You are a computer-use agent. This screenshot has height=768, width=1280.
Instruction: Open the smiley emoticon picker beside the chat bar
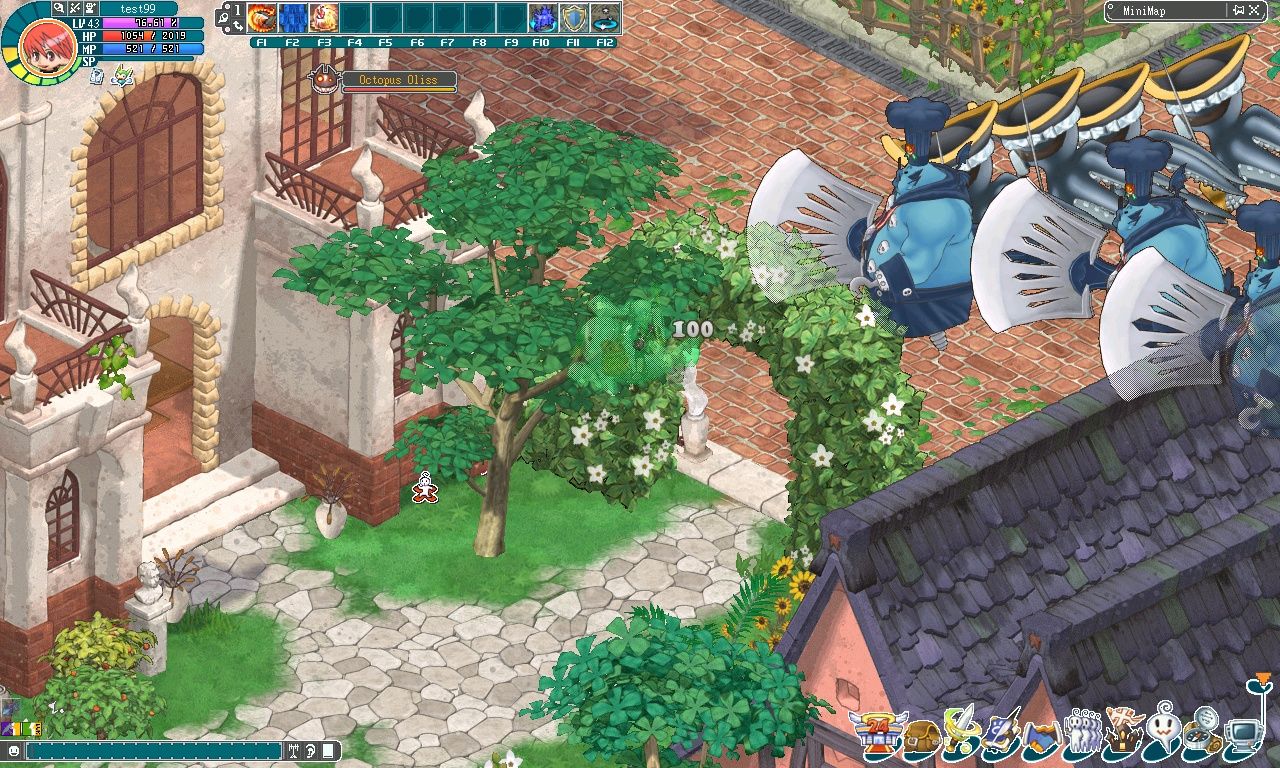[x=14, y=751]
